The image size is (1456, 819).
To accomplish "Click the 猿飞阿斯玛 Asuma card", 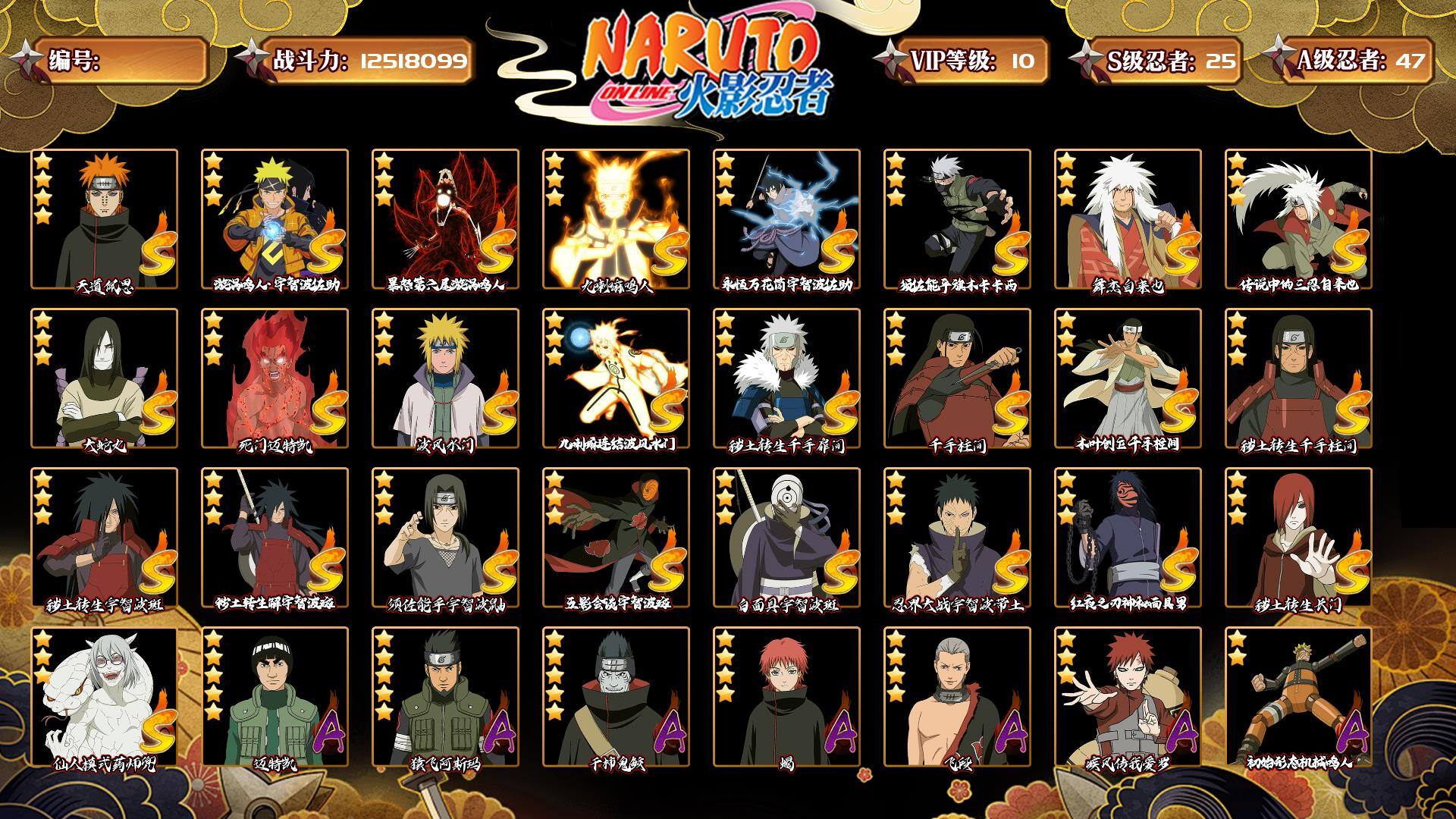I will 445,697.
